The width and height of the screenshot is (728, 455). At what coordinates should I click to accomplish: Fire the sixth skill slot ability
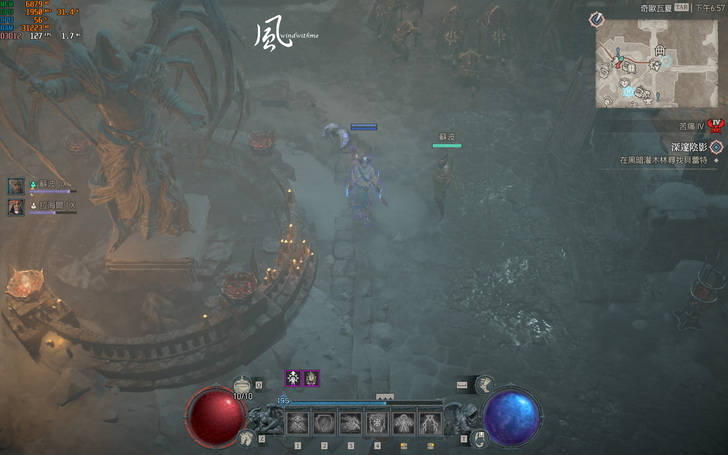tap(430, 423)
